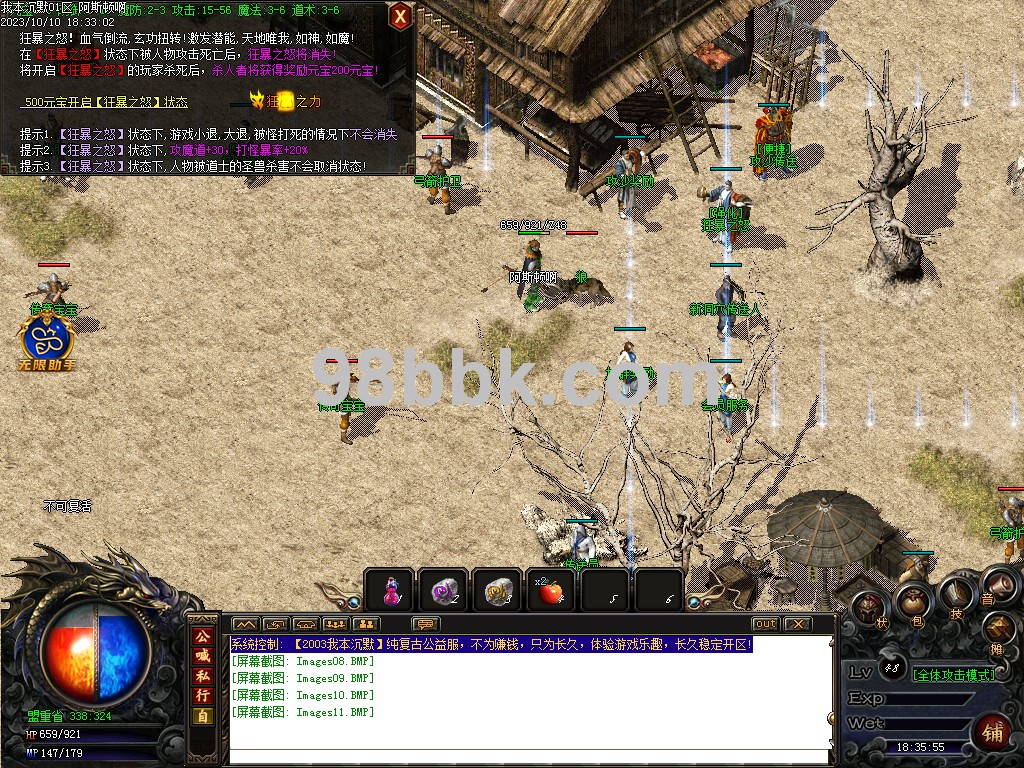Select the 公 public chat channel
The width and height of the screenshot is (1024, 768).
pos(202,637)
